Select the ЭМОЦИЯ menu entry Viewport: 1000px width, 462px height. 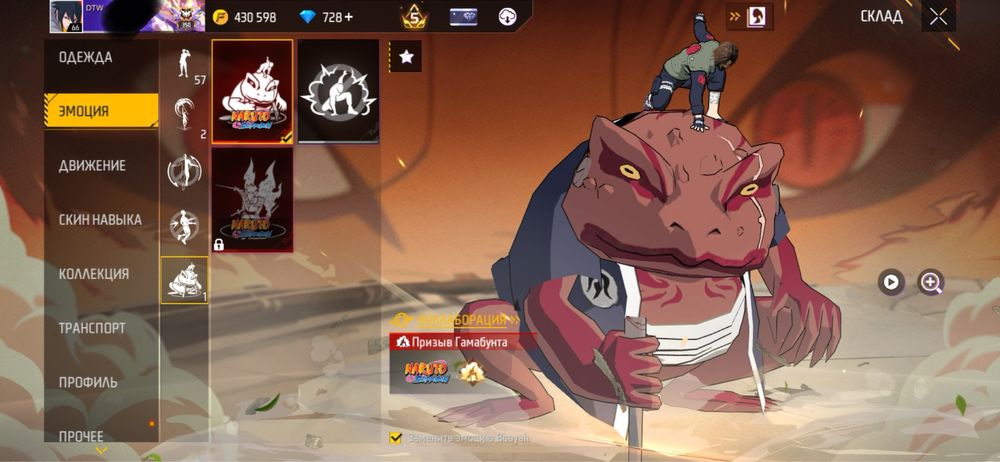(x=86, y=111)
